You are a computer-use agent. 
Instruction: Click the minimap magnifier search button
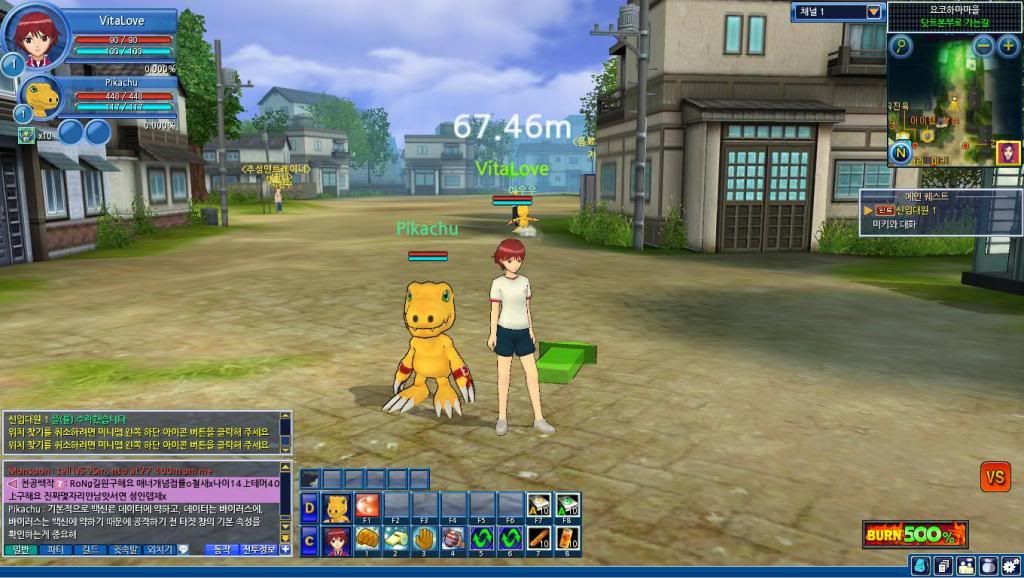pos(902,45)
